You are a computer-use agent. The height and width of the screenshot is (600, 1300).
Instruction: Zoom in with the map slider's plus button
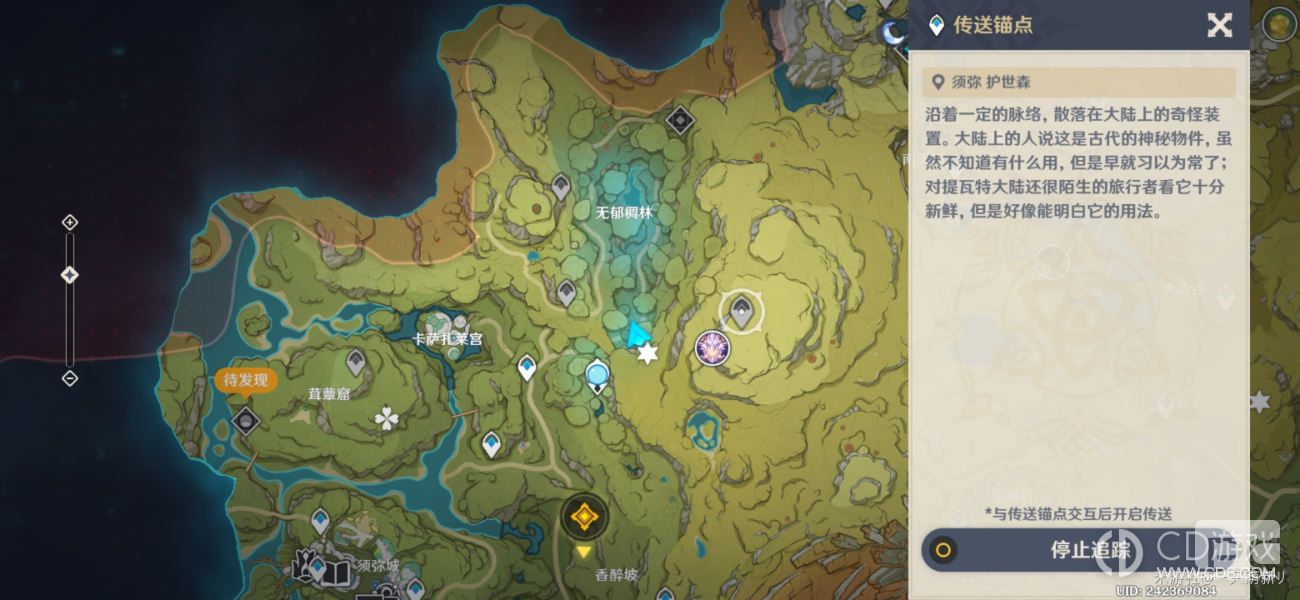(69, 222)
